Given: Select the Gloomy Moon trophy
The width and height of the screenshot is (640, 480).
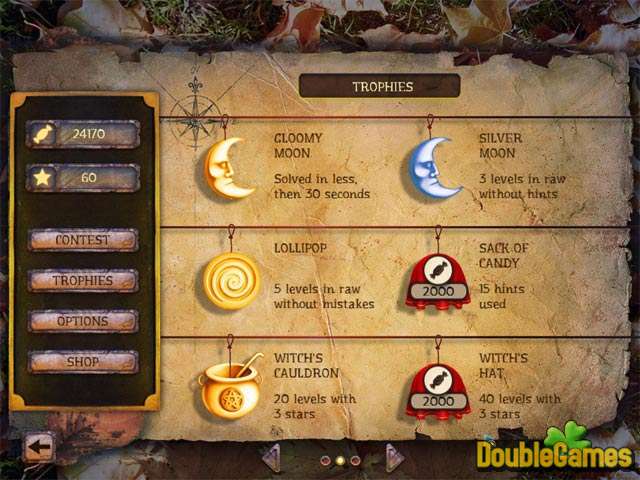Looking at the screenshot, I should point(230,167).
